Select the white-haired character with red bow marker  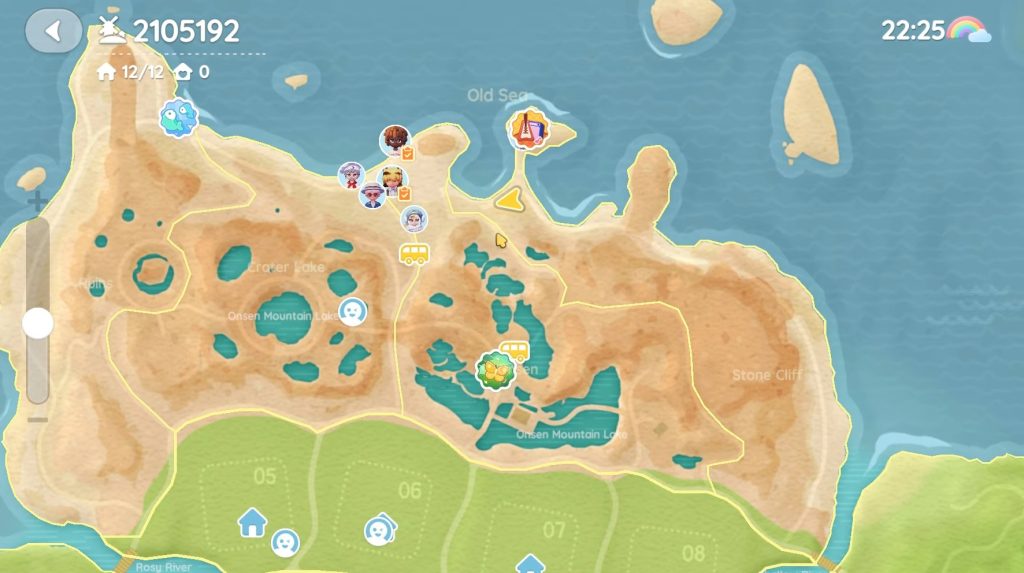(351, 175)
